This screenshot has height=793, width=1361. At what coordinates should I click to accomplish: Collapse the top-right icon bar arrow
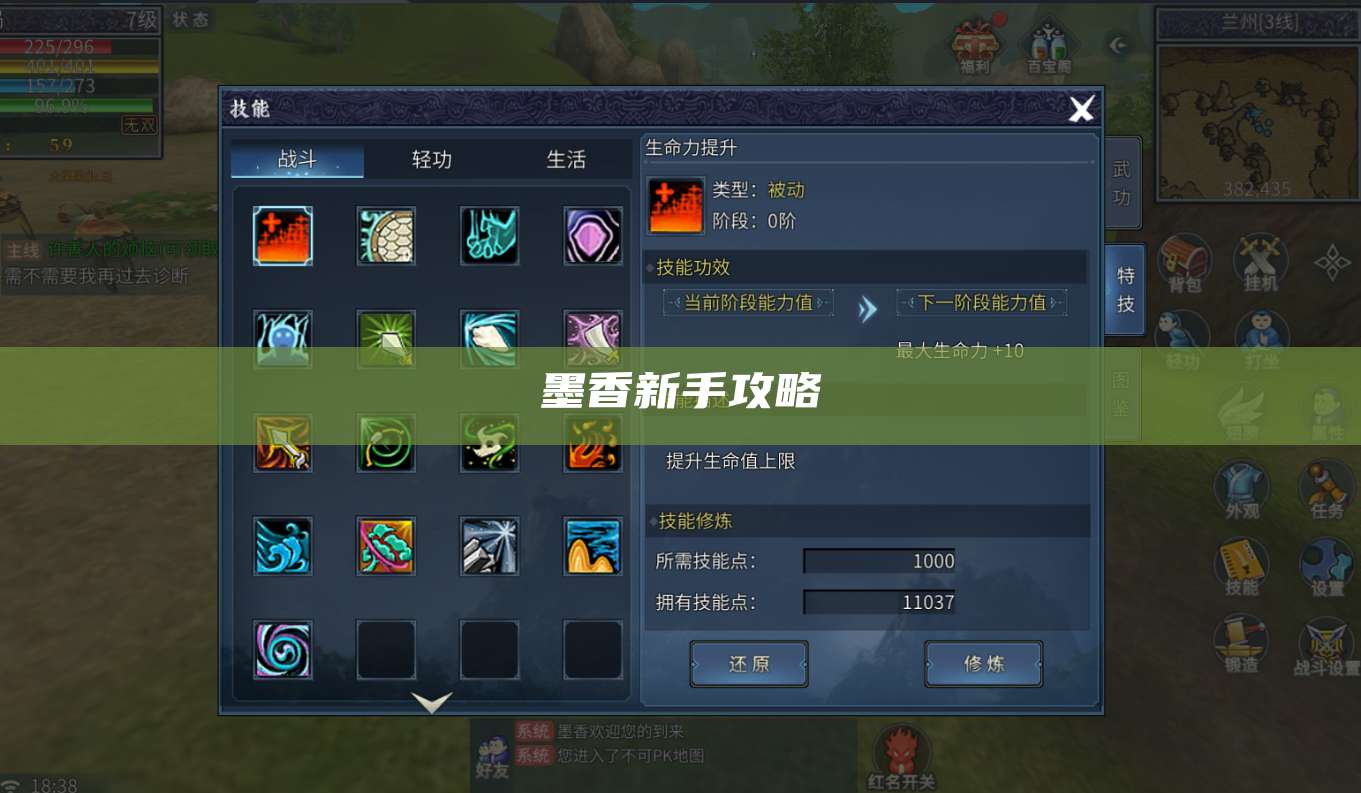(1117, 44)
